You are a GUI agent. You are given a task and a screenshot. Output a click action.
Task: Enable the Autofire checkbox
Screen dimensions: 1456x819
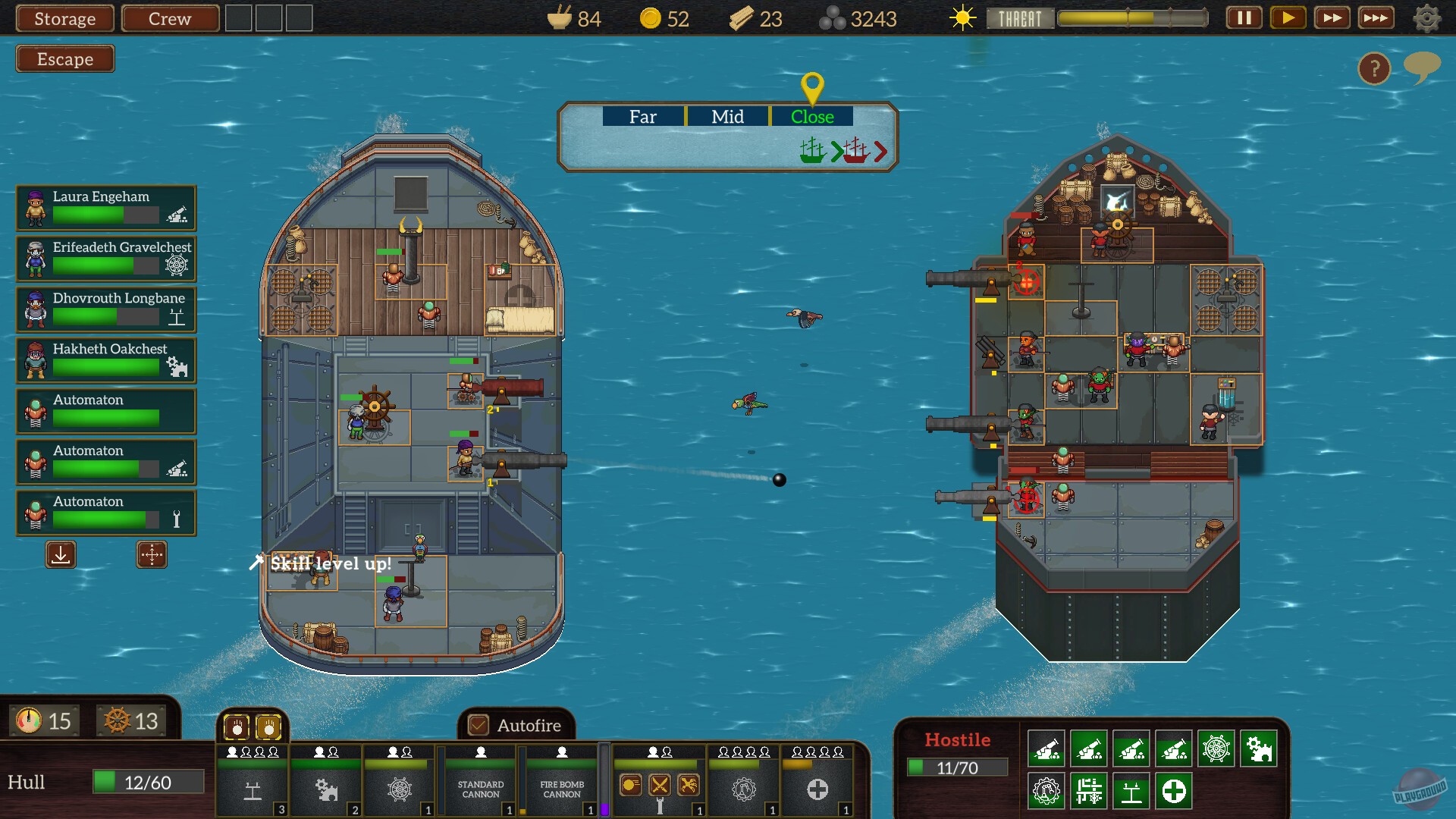[x=477, y=726]
